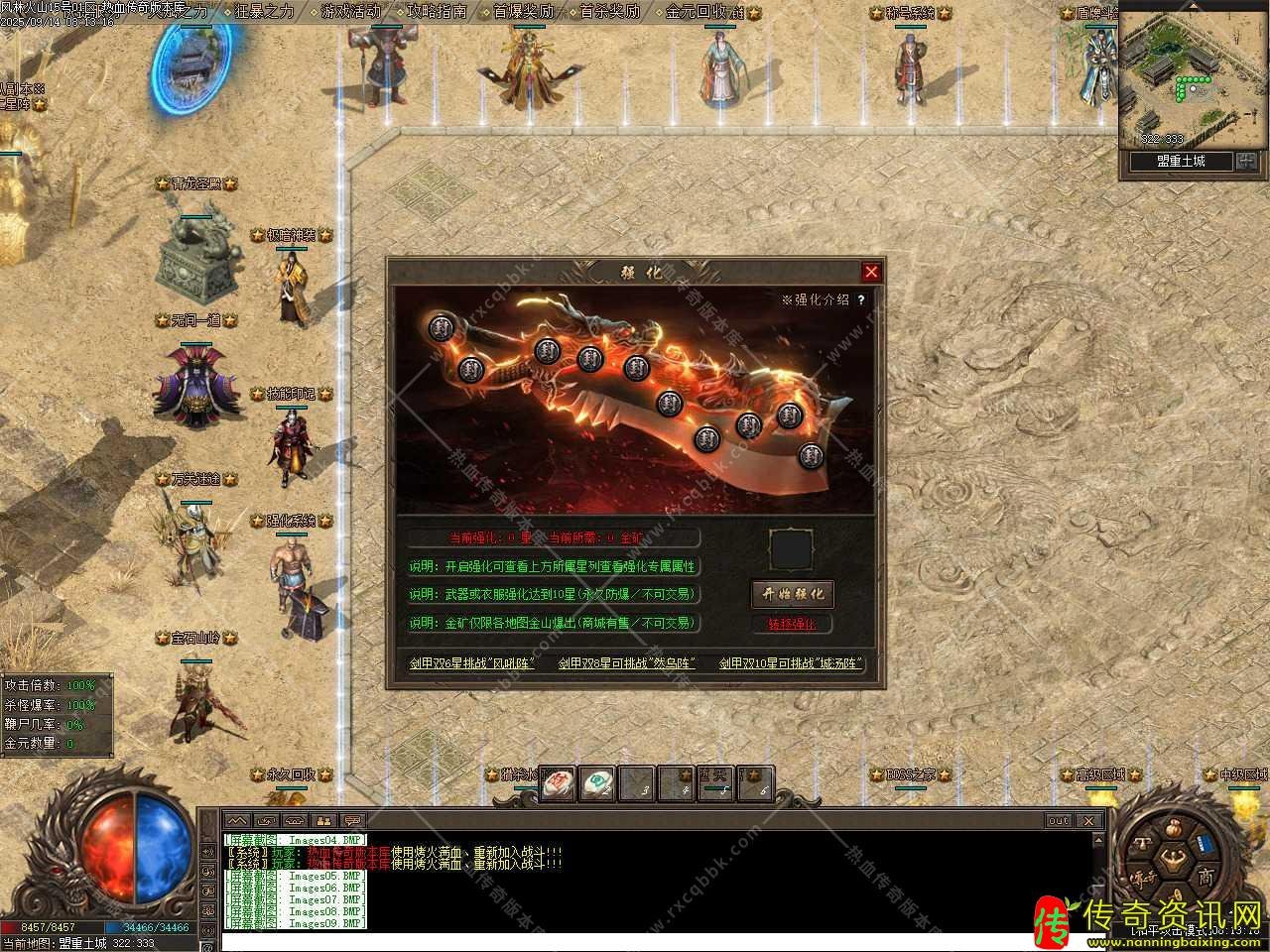Close the chat panel with its X button

click(1088, 821)
